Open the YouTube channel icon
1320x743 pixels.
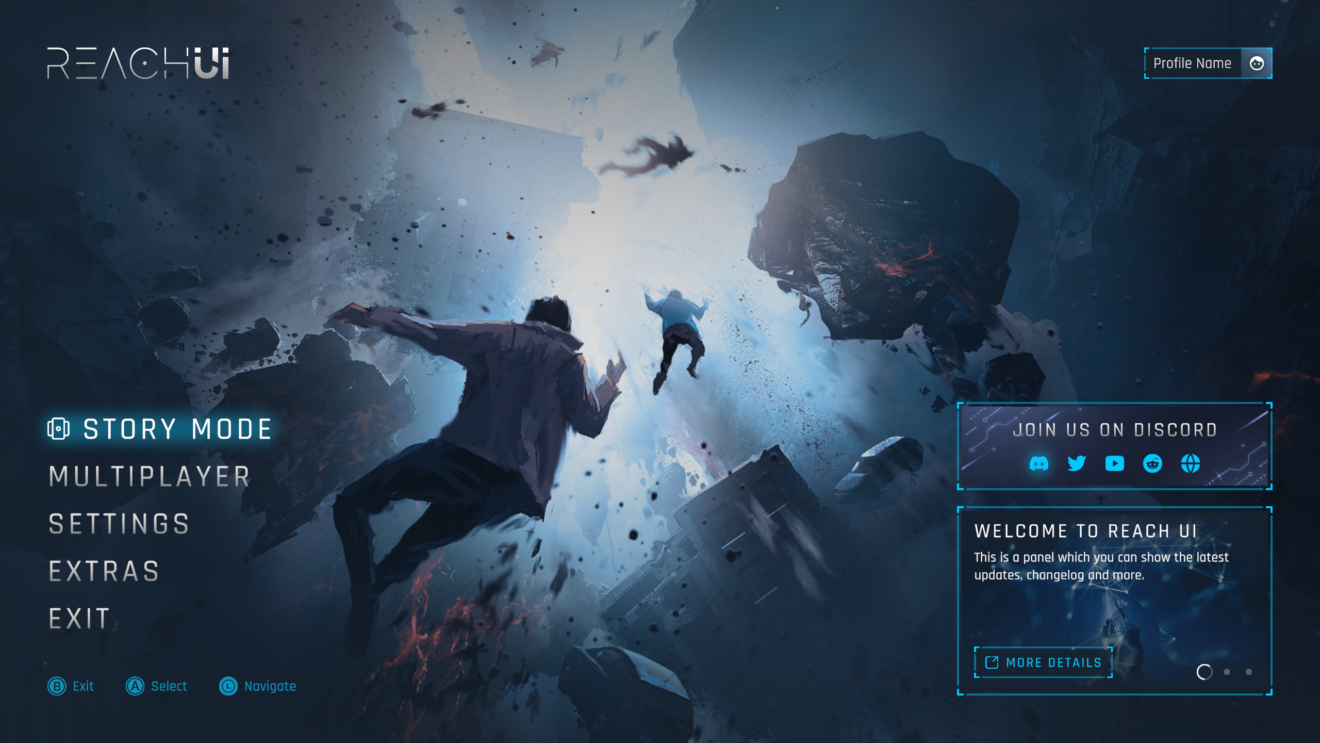coord(1114,463)
